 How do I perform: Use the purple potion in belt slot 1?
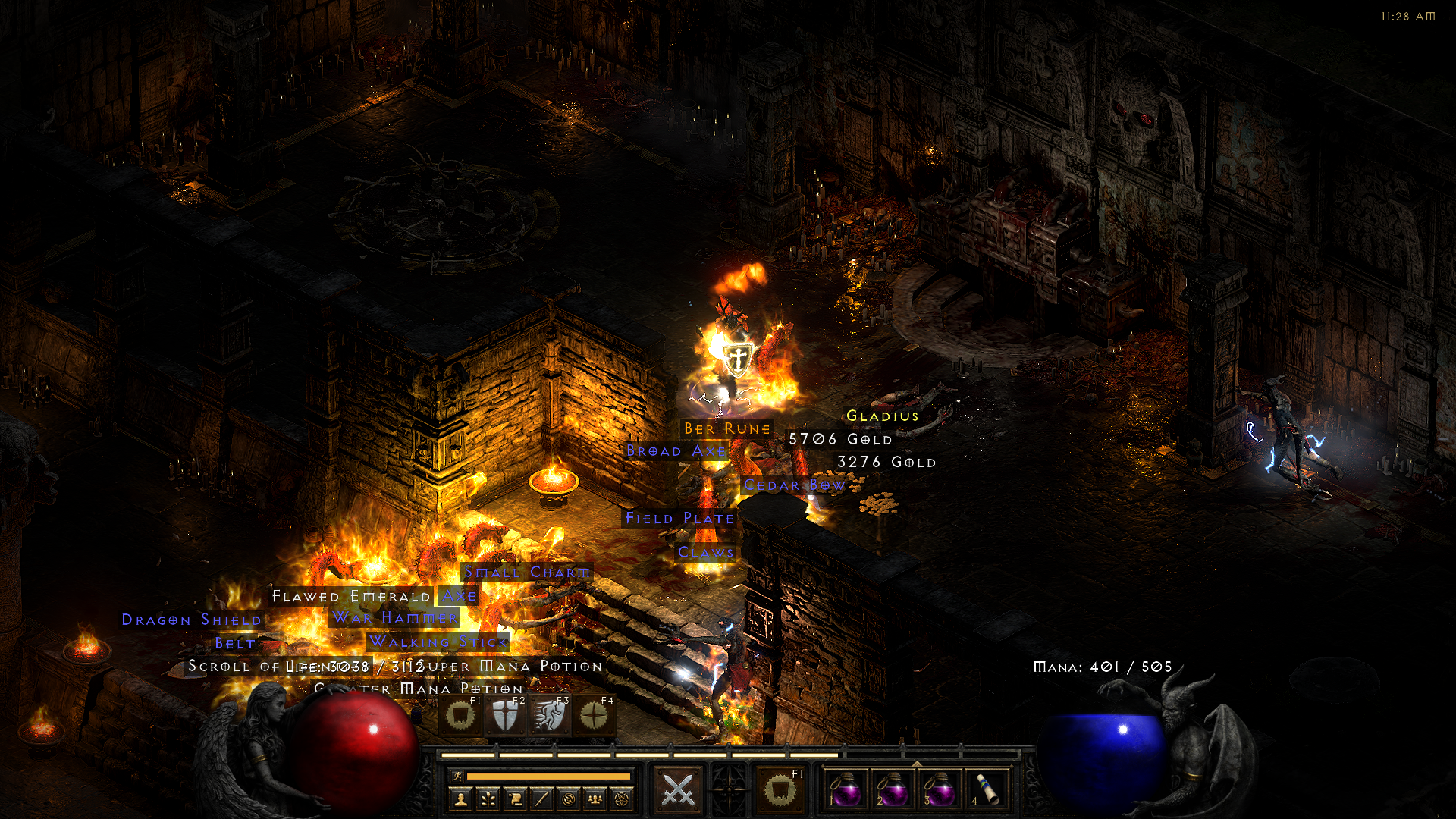[846, 790]
